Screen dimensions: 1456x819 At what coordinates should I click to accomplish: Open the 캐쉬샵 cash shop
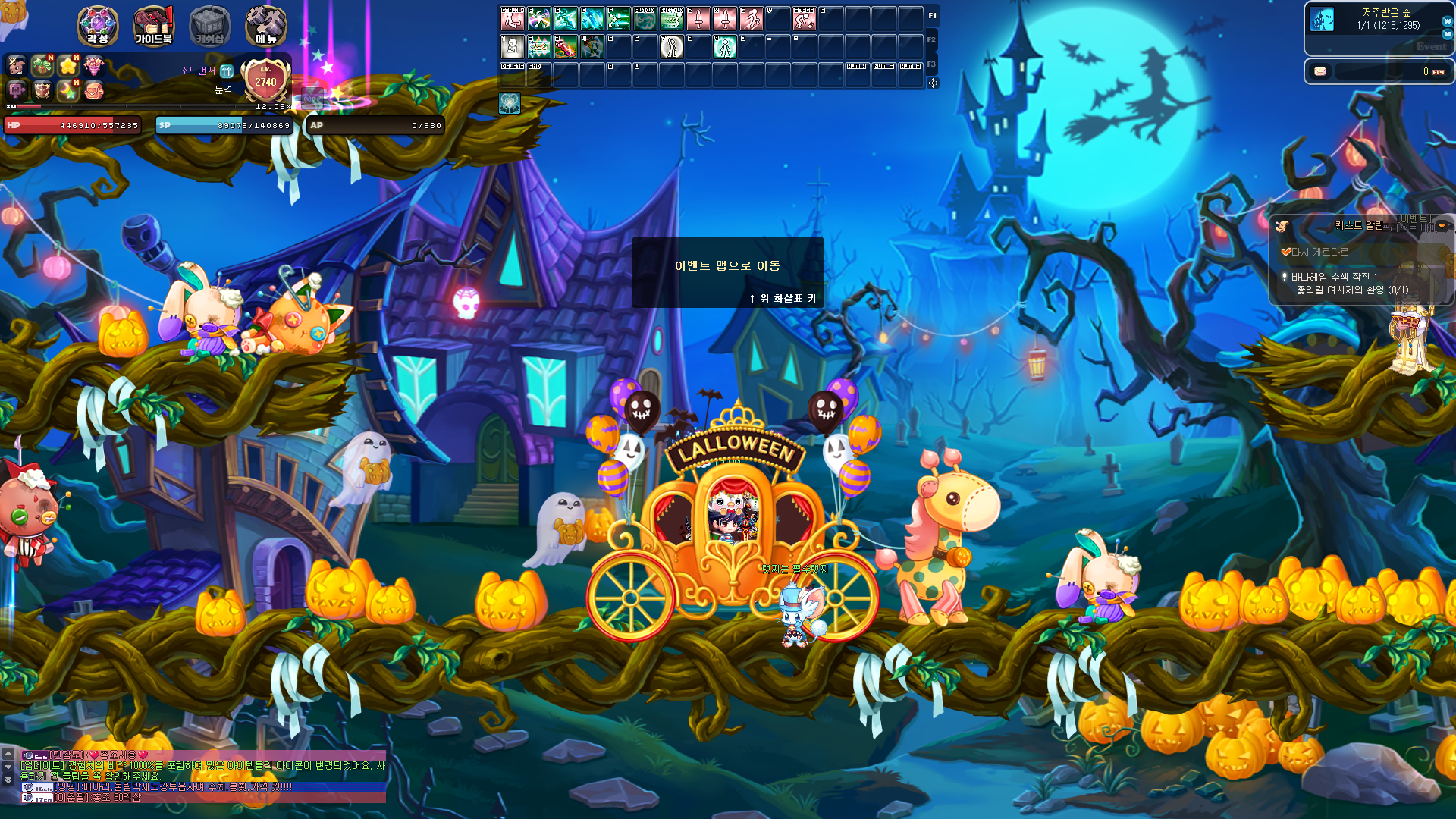209,26
